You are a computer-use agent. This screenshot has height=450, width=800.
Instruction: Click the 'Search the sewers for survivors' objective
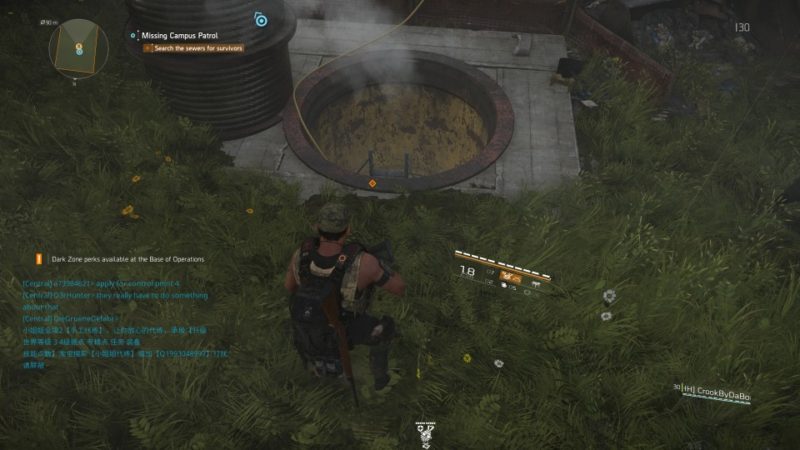(197, 48)
